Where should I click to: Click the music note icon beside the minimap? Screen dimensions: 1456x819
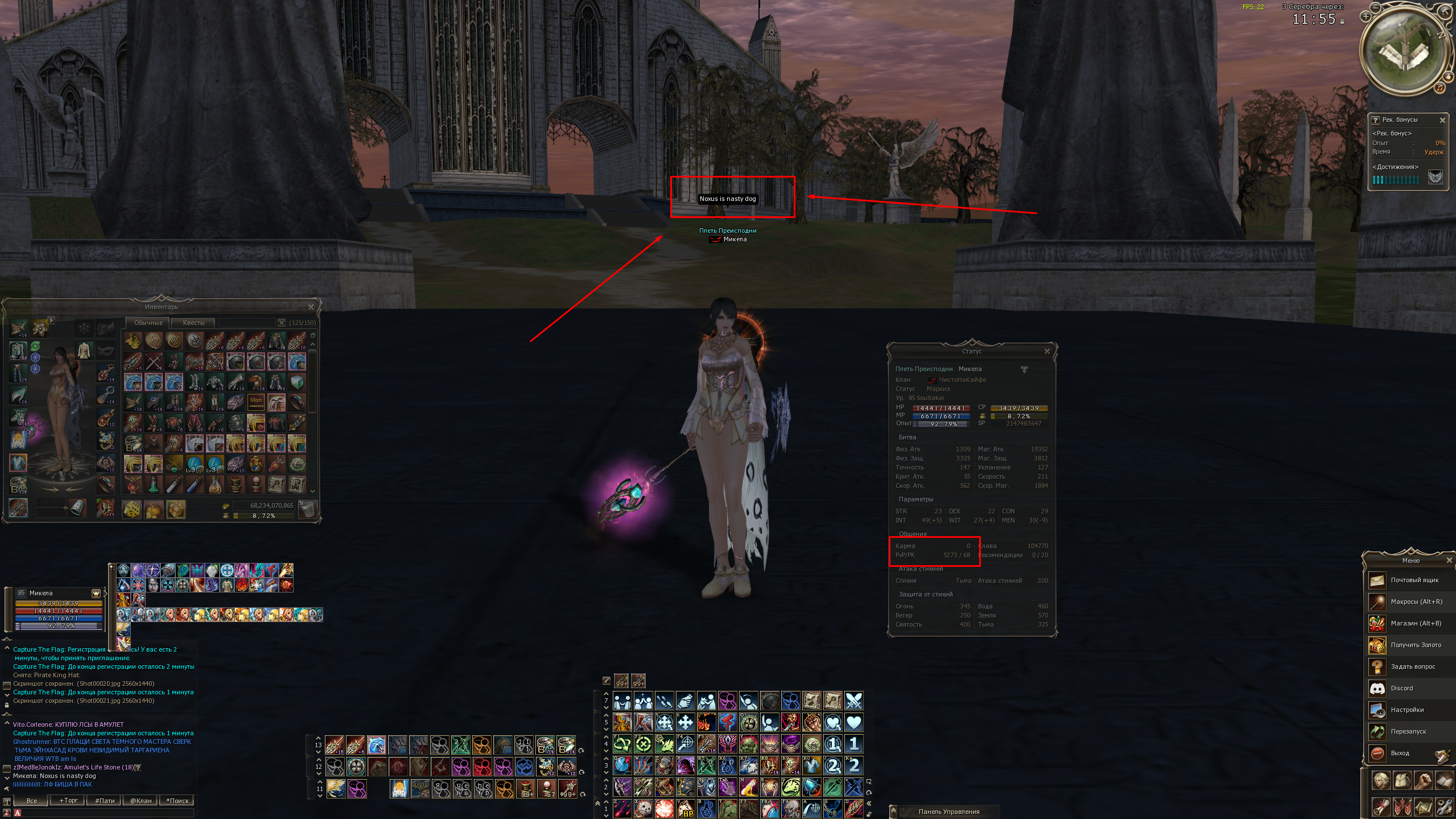coord(1440,89)
